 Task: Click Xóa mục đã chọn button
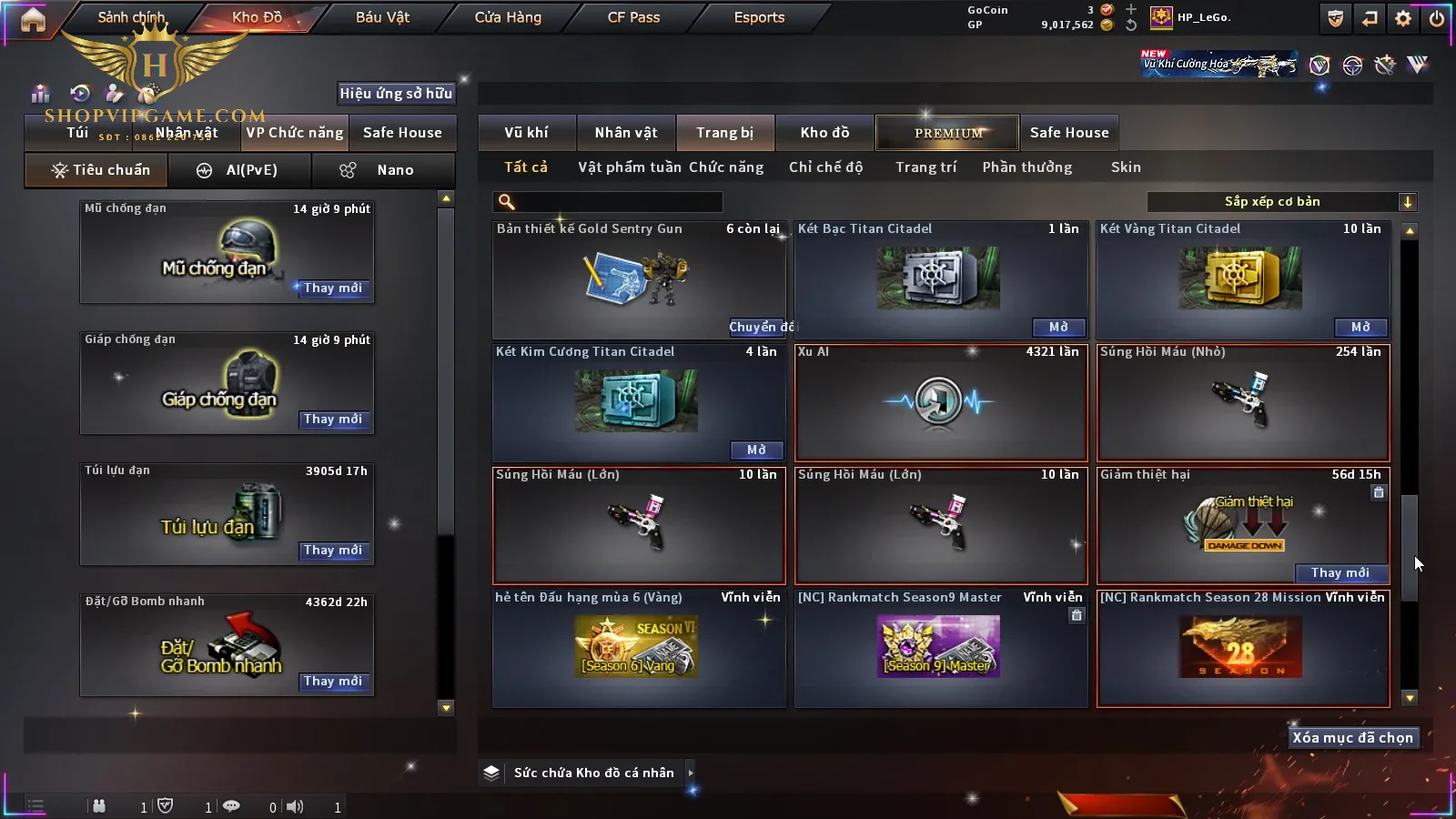pos(1352,738)
